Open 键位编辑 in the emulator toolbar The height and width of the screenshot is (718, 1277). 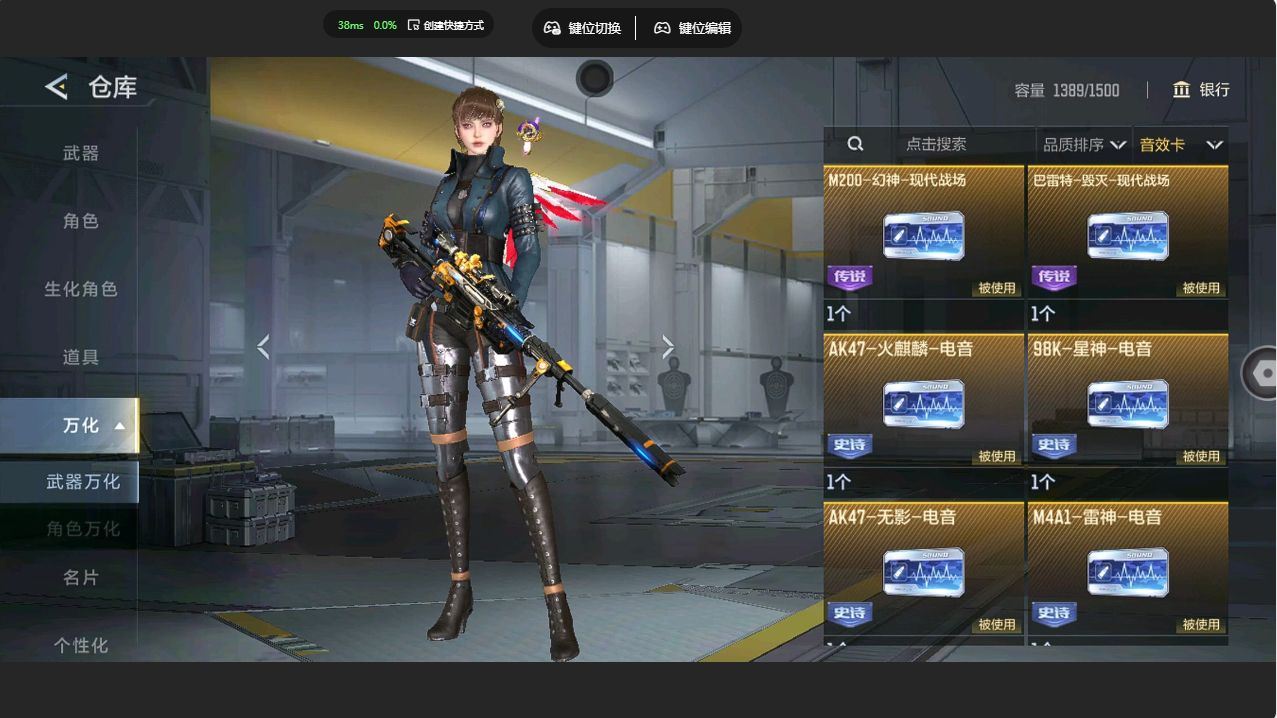pyautogui.click(x=692, y=28)
